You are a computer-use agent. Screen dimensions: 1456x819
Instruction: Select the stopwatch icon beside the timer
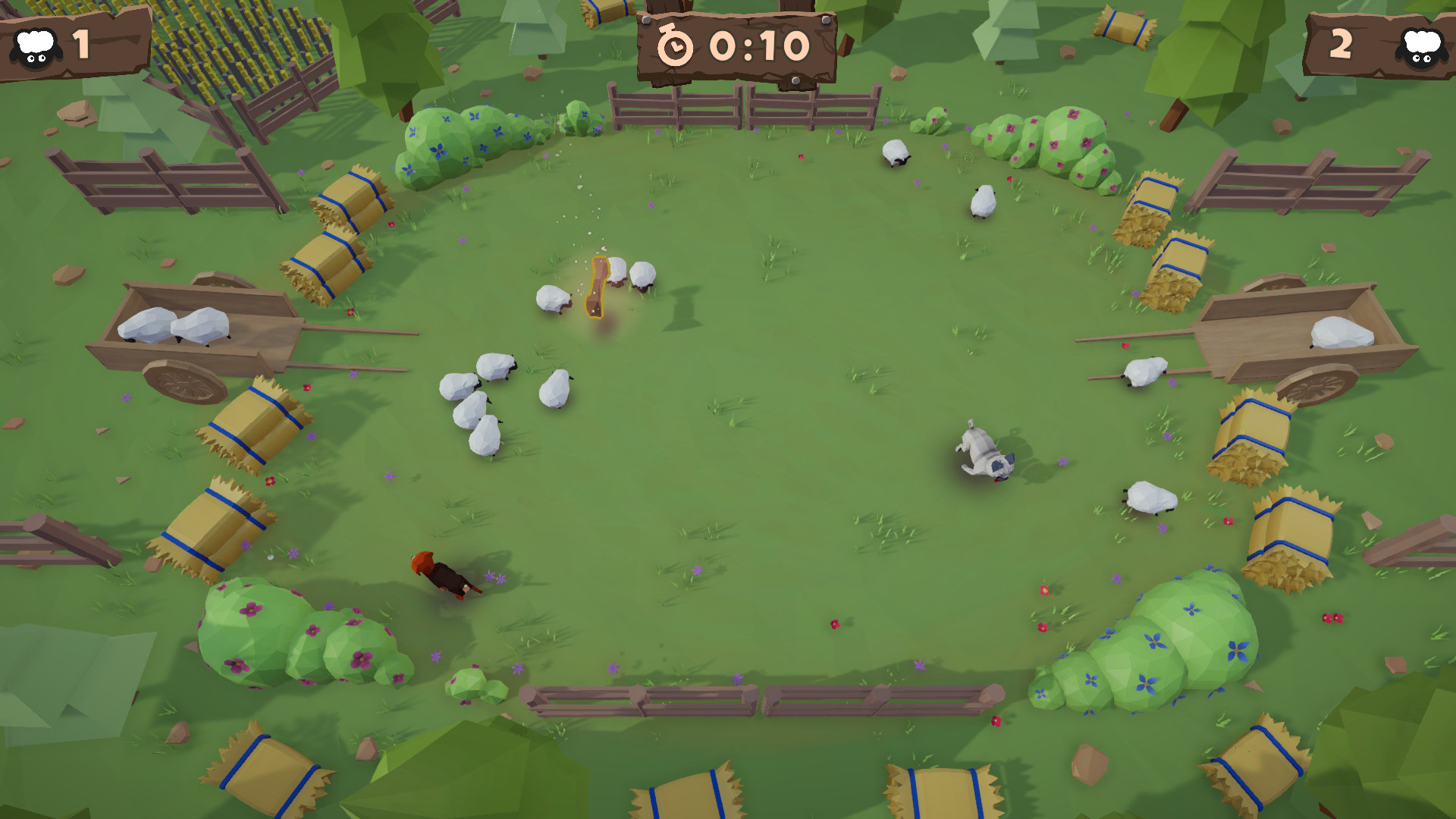coord(677,47)
